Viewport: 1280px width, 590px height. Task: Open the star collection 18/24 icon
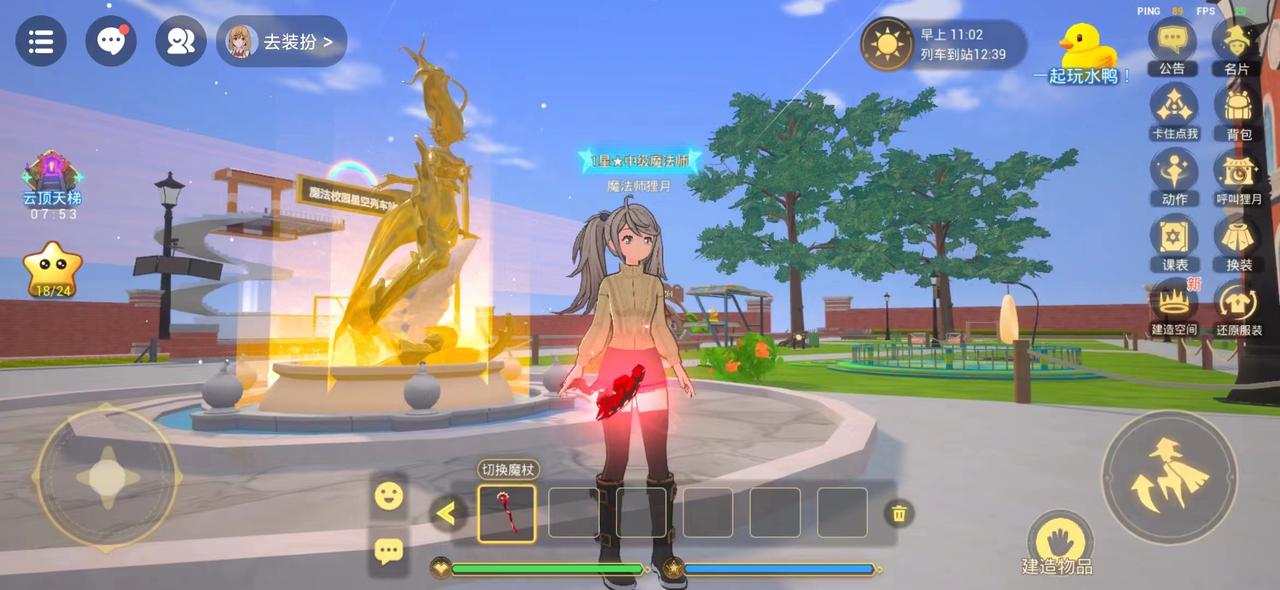pos(52,269)
